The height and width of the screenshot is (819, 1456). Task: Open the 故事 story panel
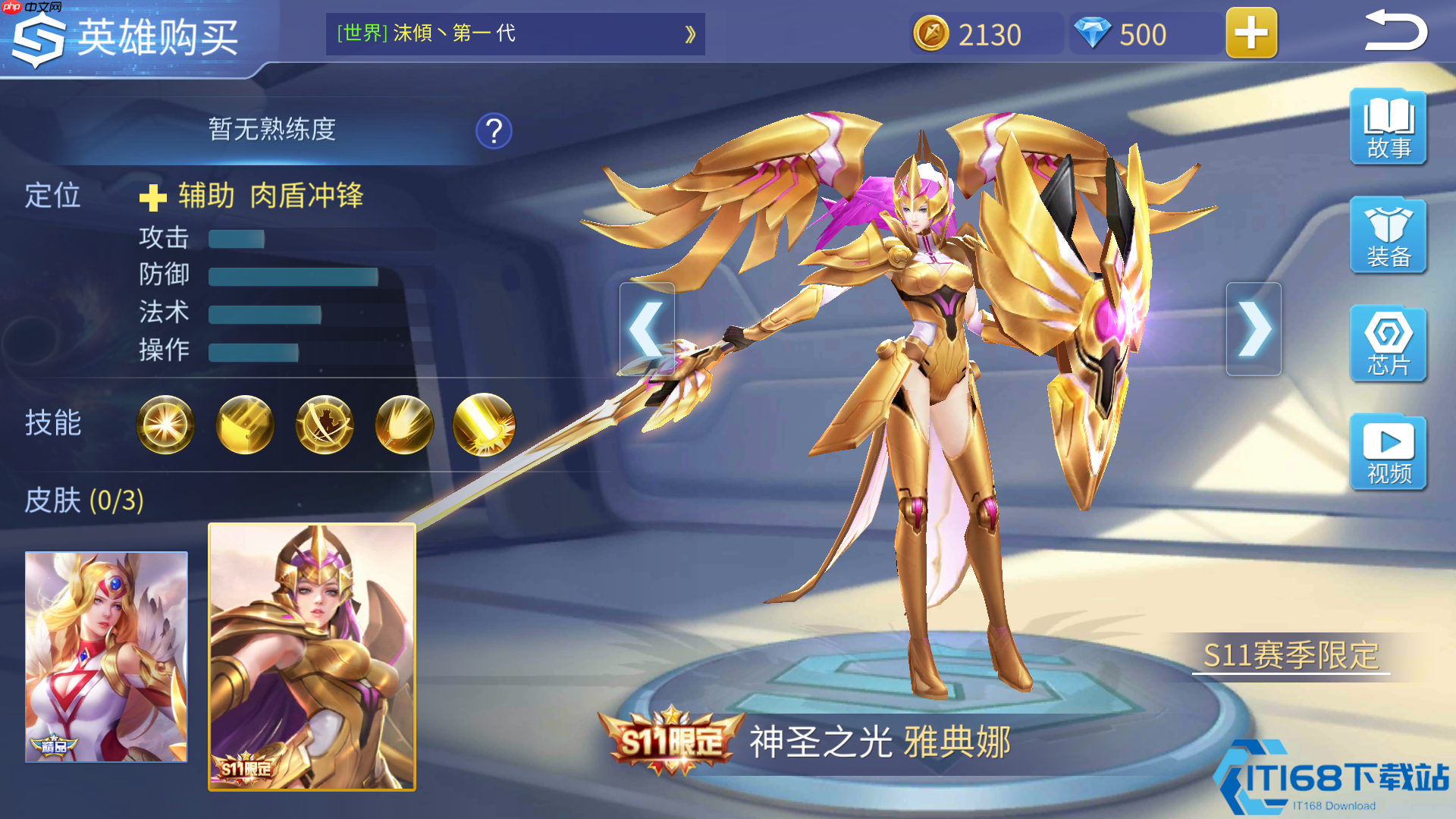pos(1387,127)
